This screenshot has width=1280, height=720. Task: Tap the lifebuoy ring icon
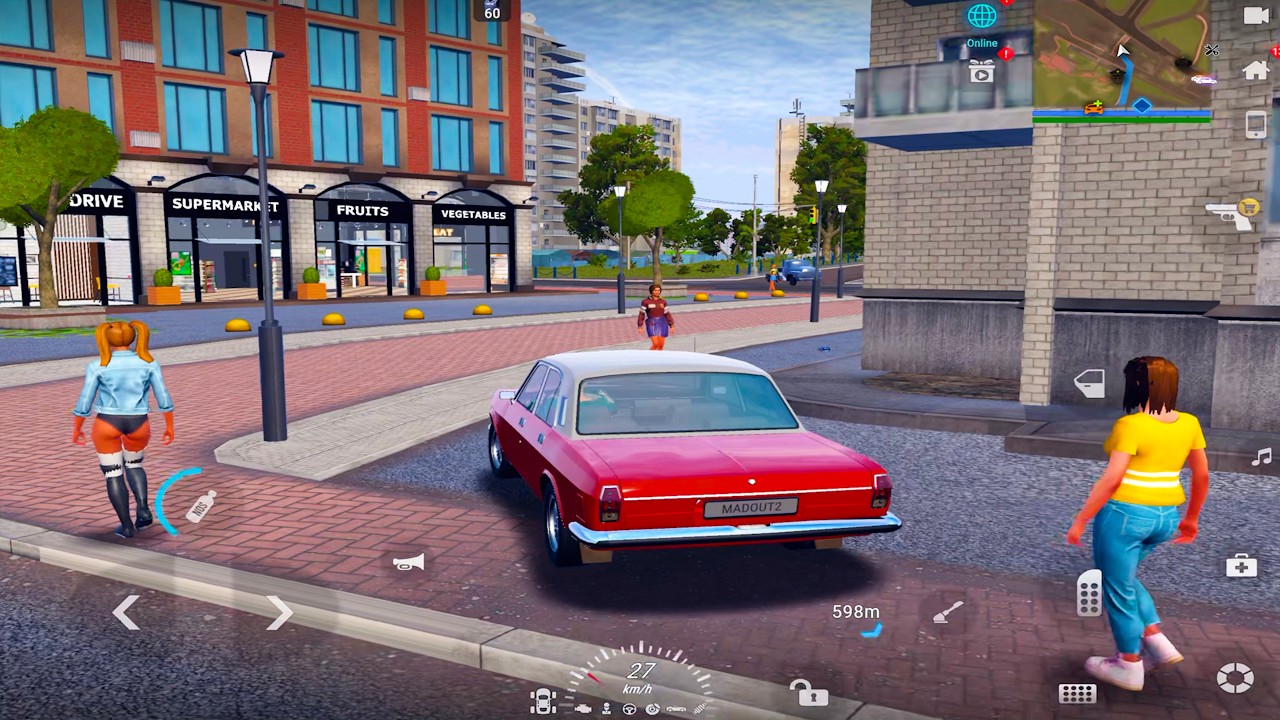click(1235, 678)
